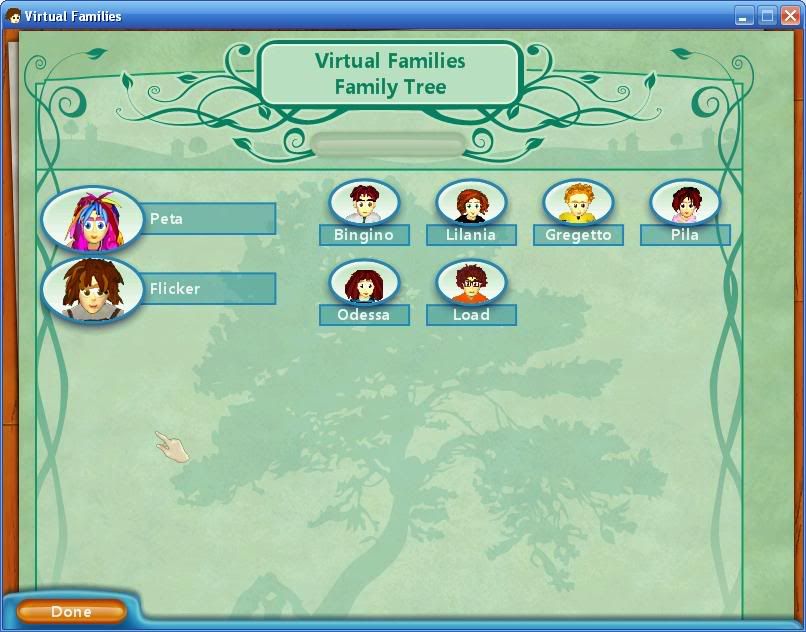Select Flicker's portrait in the family tree

(x=91, y=290)
